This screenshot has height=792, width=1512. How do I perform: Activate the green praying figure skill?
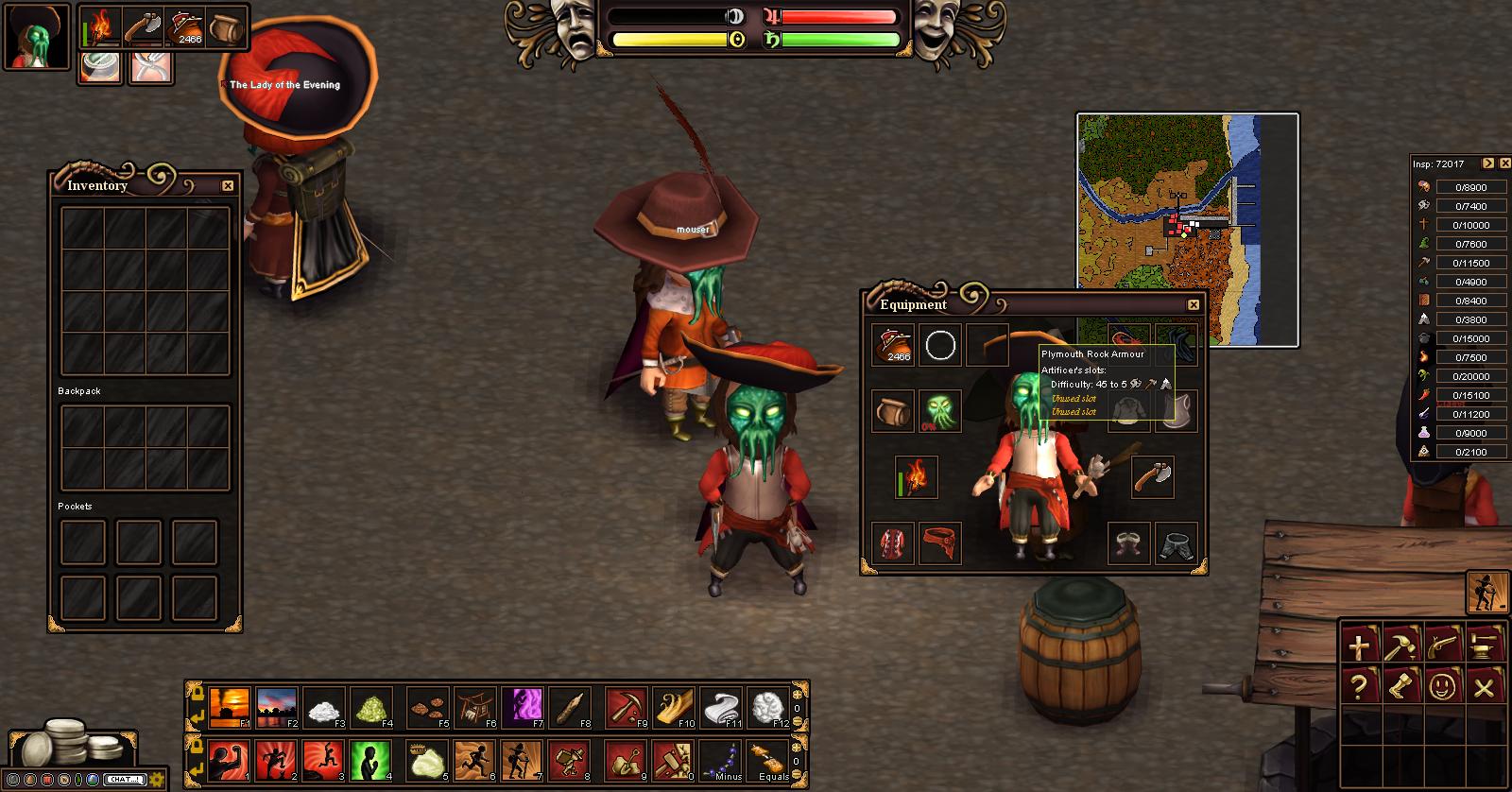[370, 761]
